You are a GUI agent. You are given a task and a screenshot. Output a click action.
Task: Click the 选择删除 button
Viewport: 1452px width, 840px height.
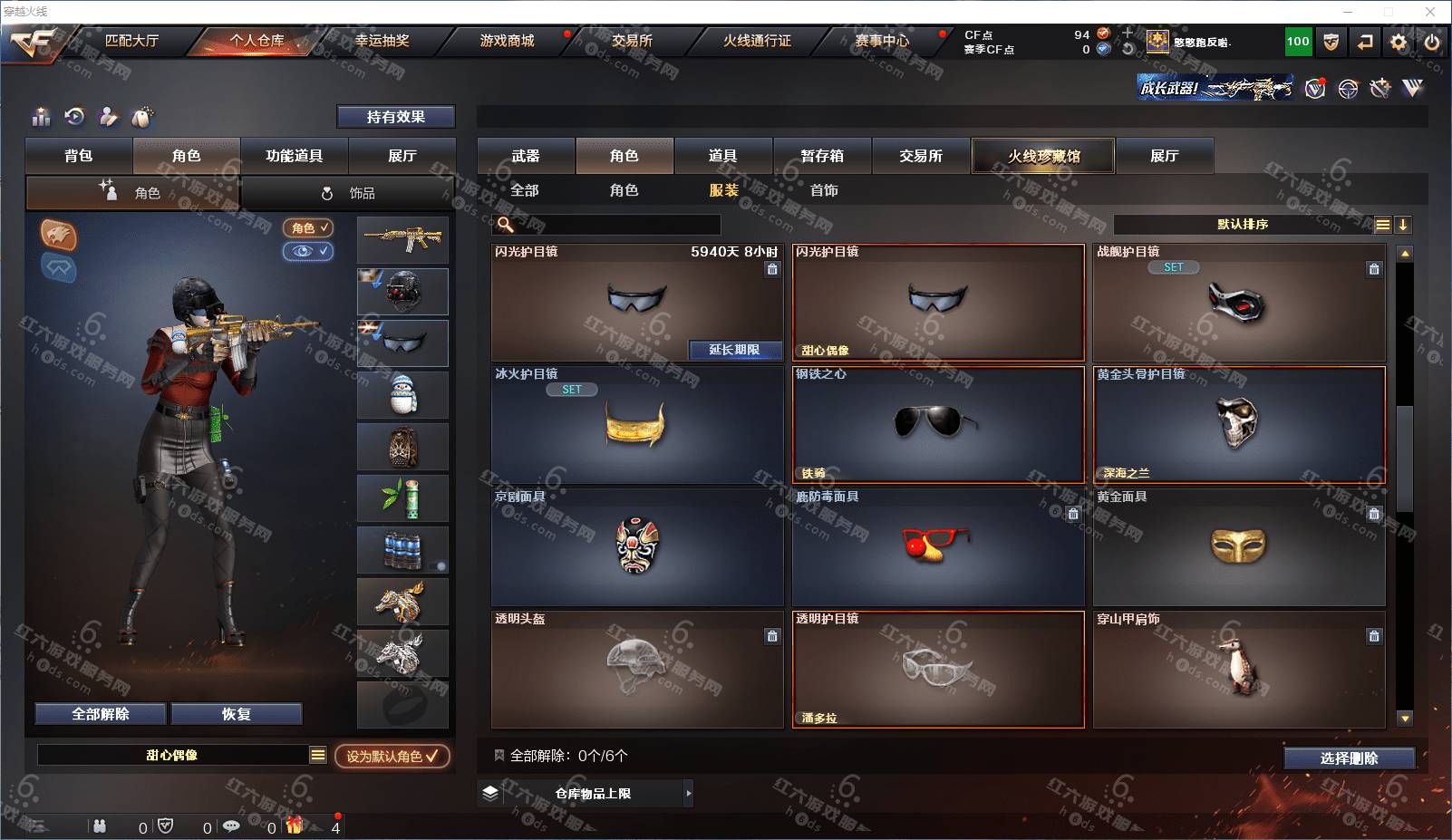(1349, 758)
